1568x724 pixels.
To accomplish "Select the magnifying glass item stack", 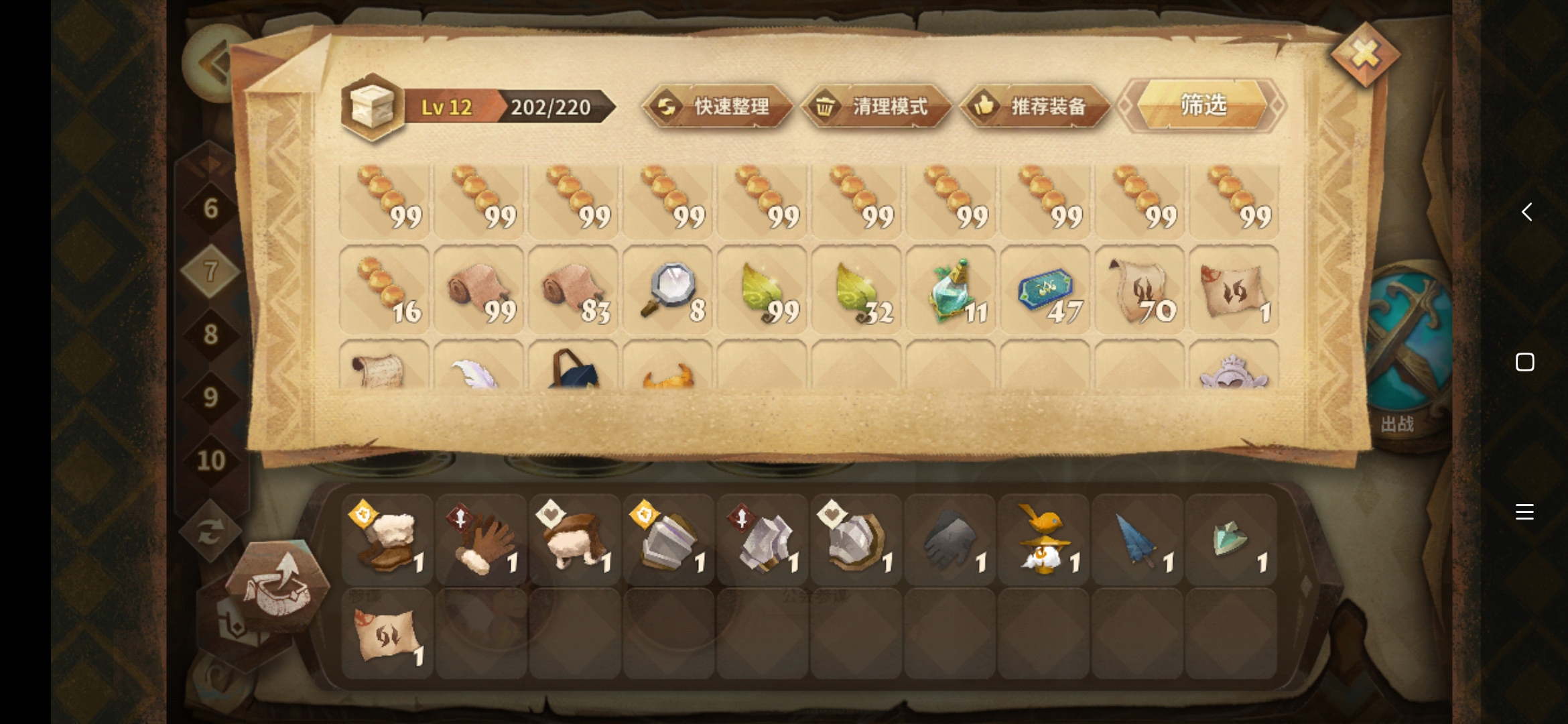I will point(667,290).
